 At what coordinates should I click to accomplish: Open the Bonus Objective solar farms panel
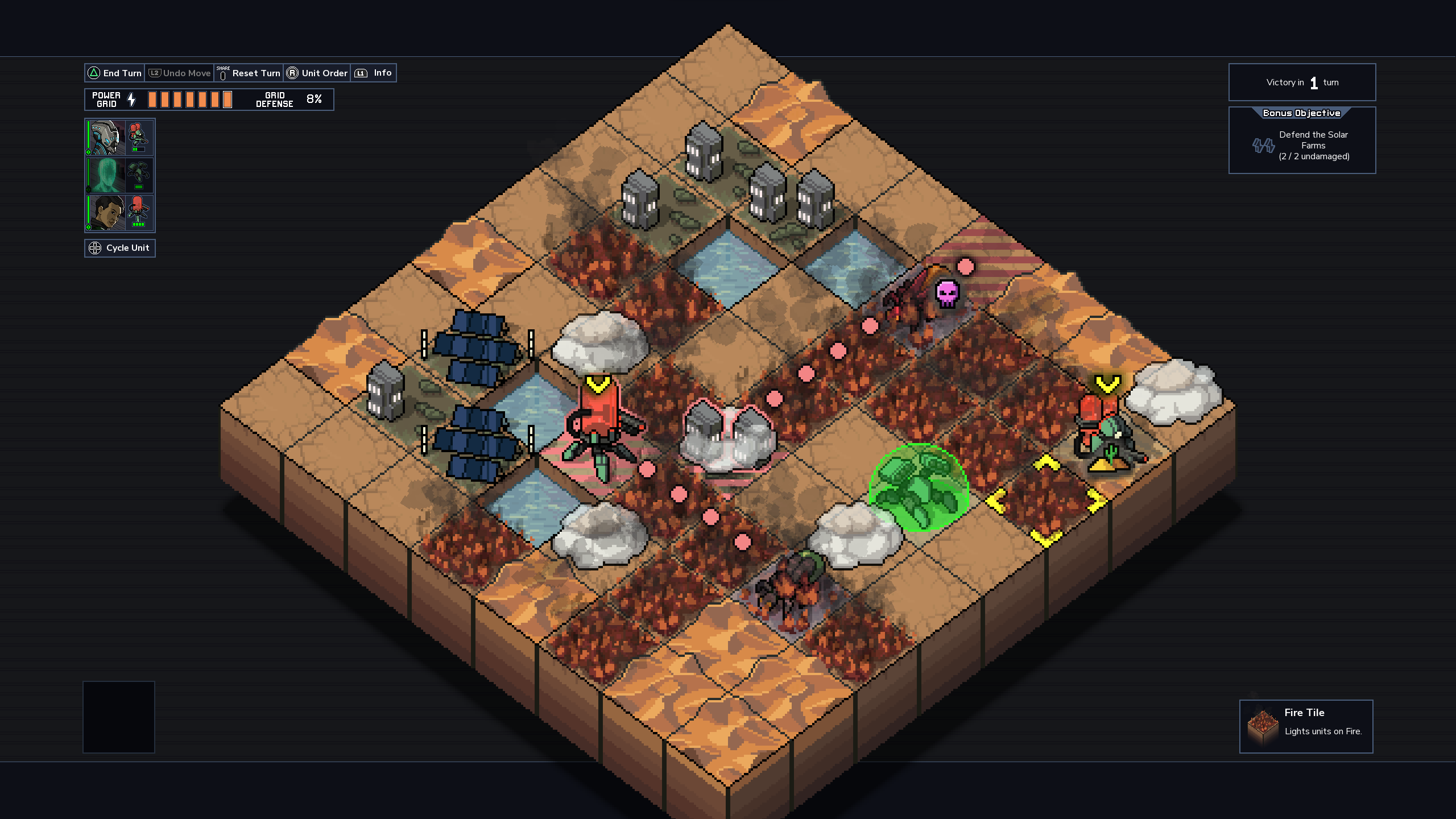1302,140
